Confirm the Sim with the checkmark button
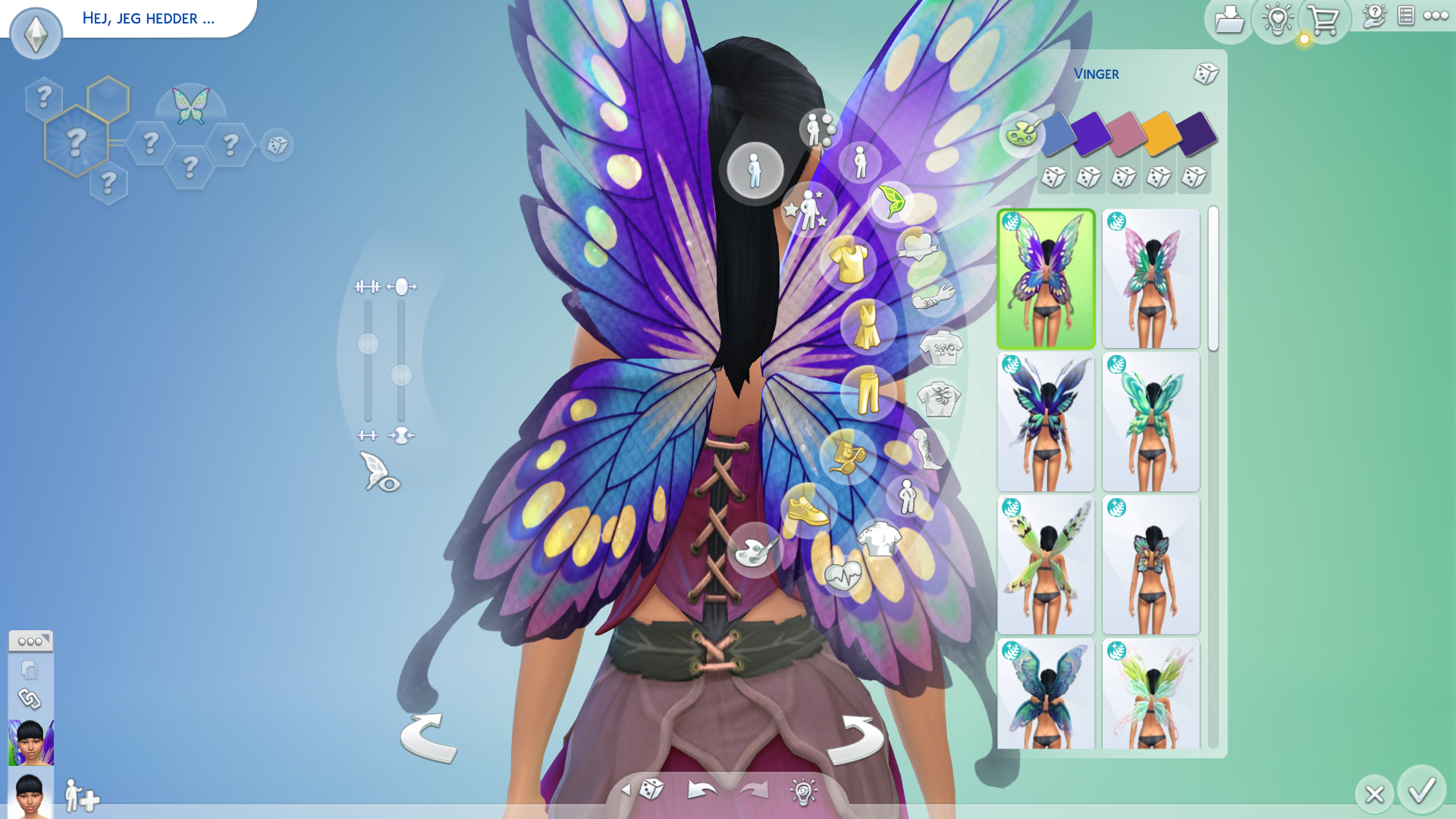The height and width of the screenshot is (819, 1456). coord(1422,791)
